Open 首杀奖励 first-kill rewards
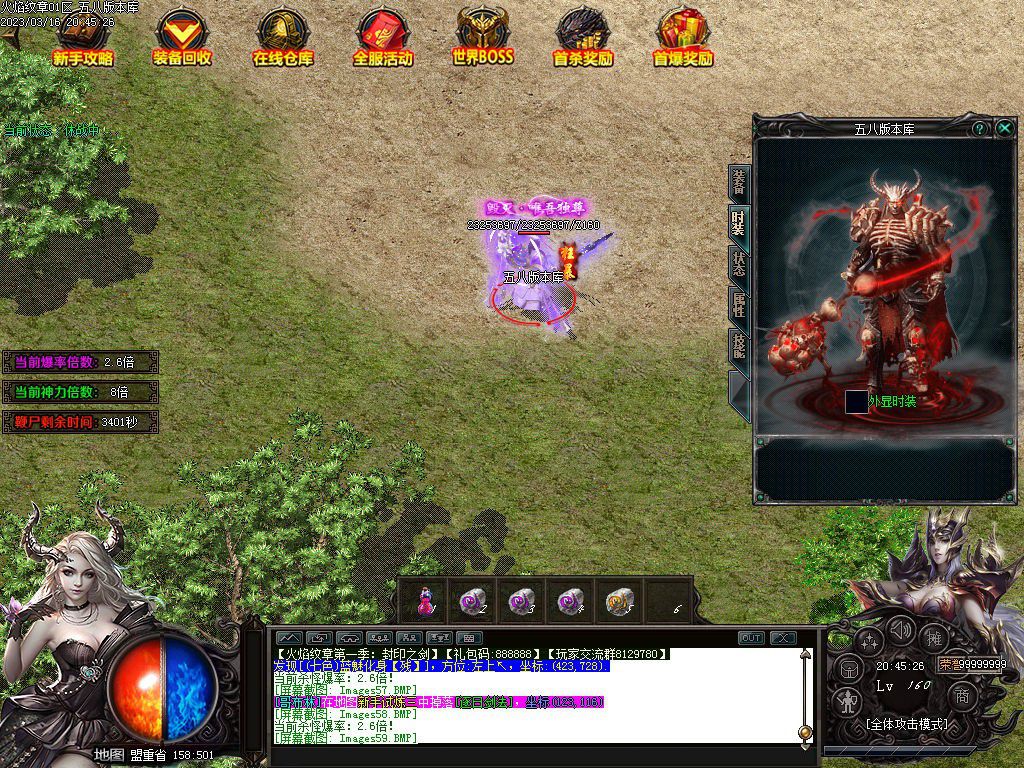Viewport: 1024px width, 768px height. 583,38
